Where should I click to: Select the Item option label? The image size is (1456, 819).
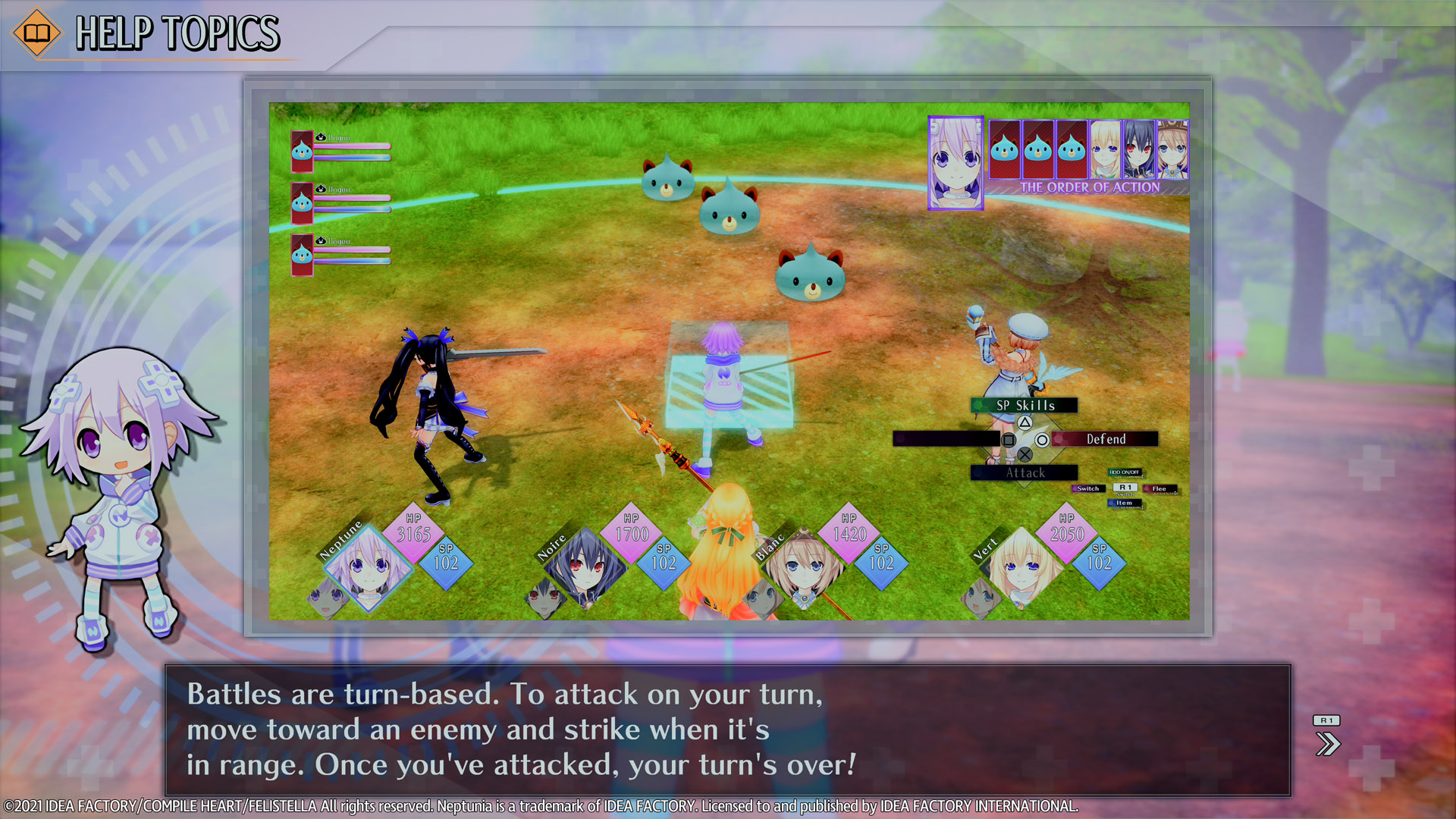[x=1124, y=503]
